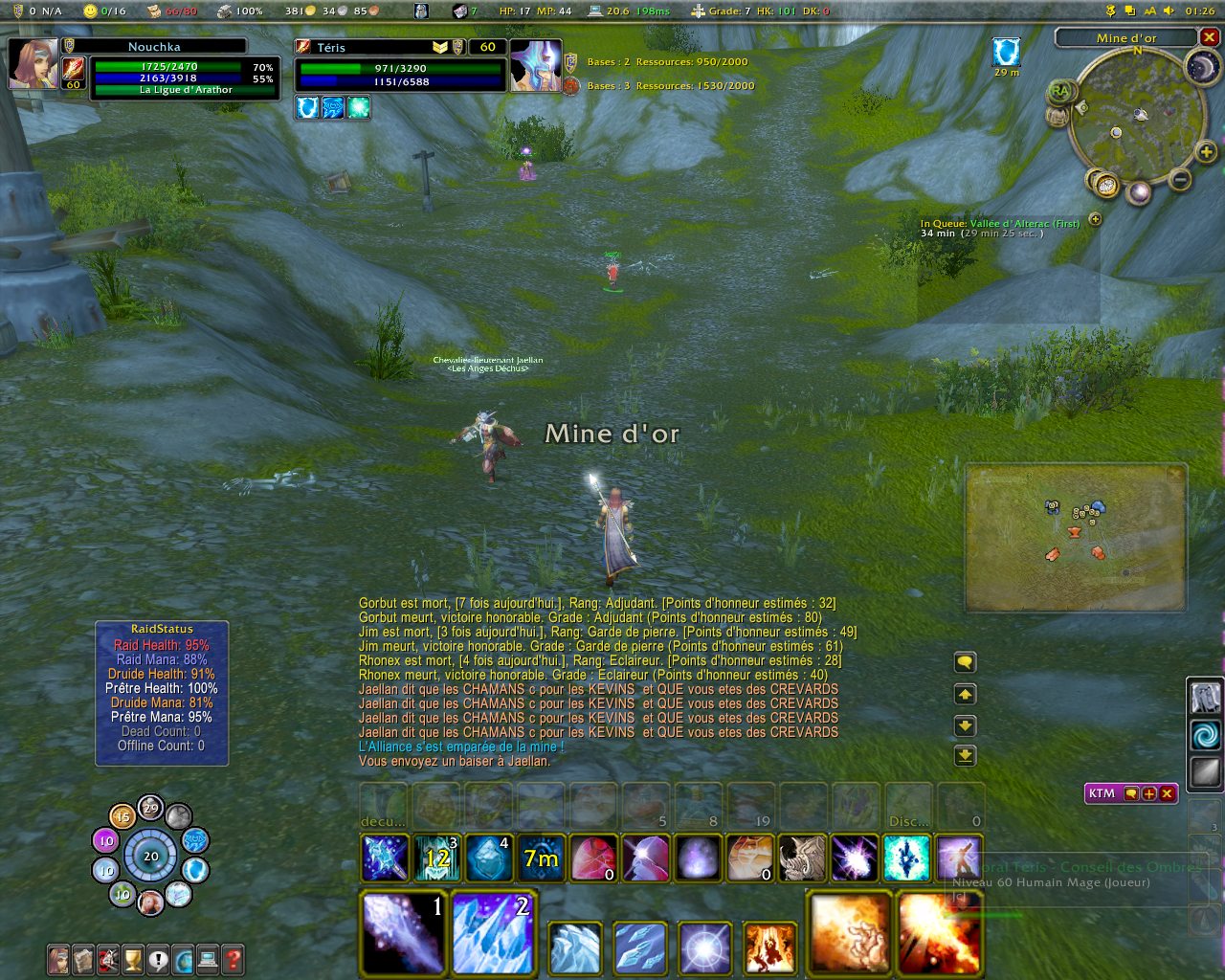Zoom in the minimap with the plus button
Viewport: 1225px width, 980px height.
click(x=1206, y=151)
